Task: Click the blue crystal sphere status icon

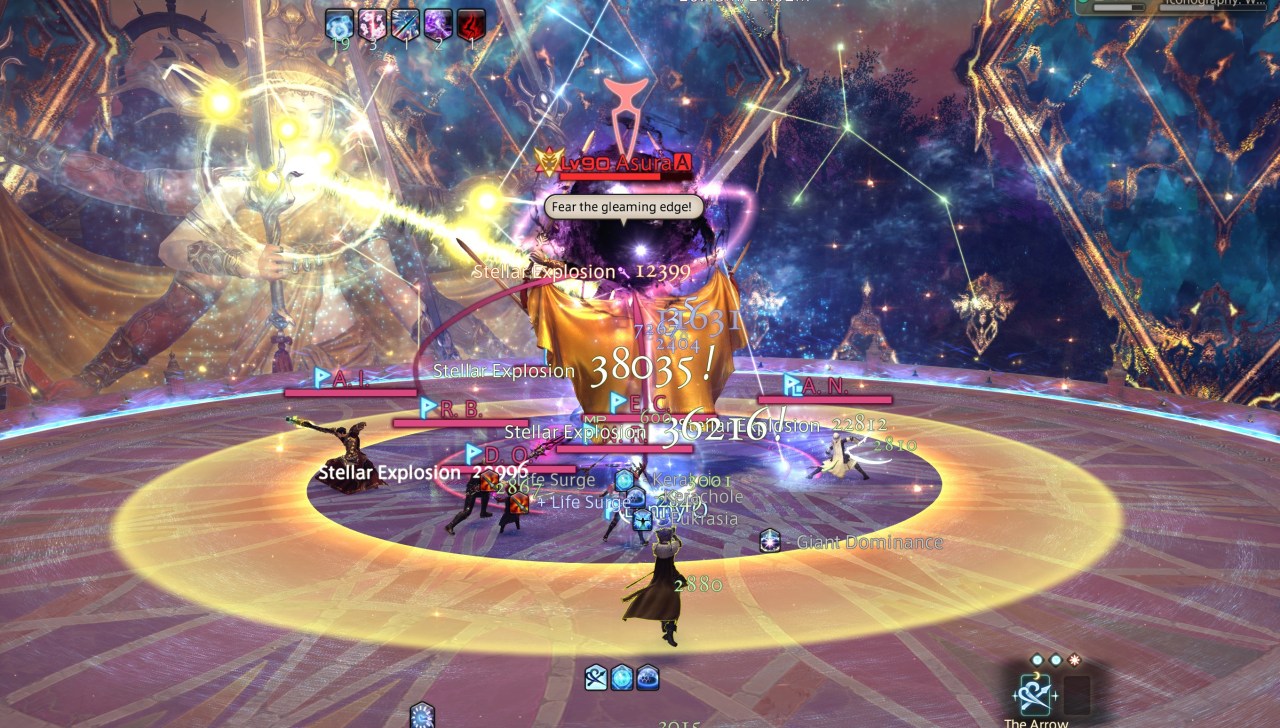Action: pos(621,678)
